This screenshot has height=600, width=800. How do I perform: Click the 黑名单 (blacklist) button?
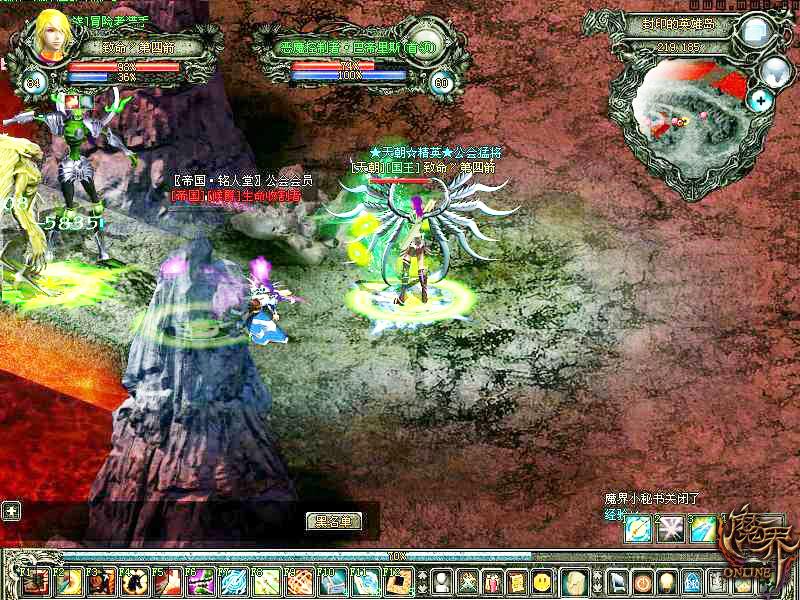click(334, 521)
